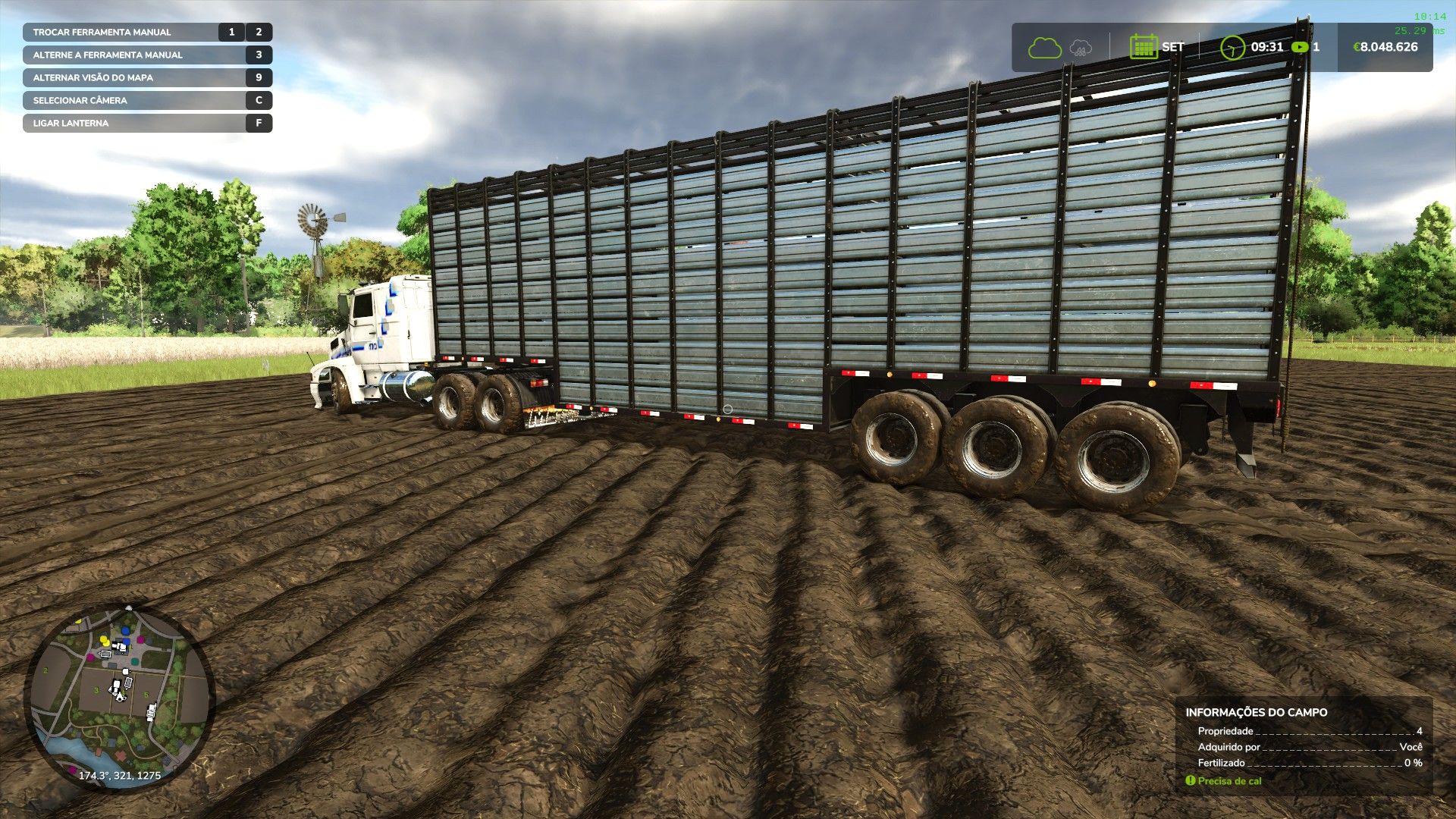
Task: Toggle the green time speed icon
Action: tap(1300, 47)
